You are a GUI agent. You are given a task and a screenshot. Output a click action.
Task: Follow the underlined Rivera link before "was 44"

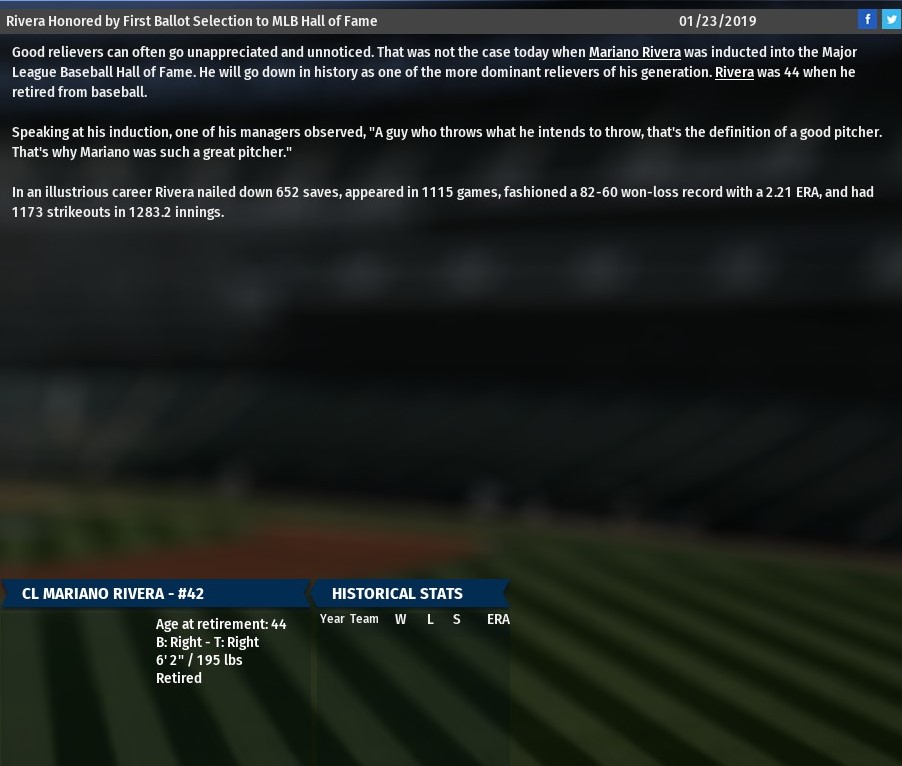click(734, 72)
